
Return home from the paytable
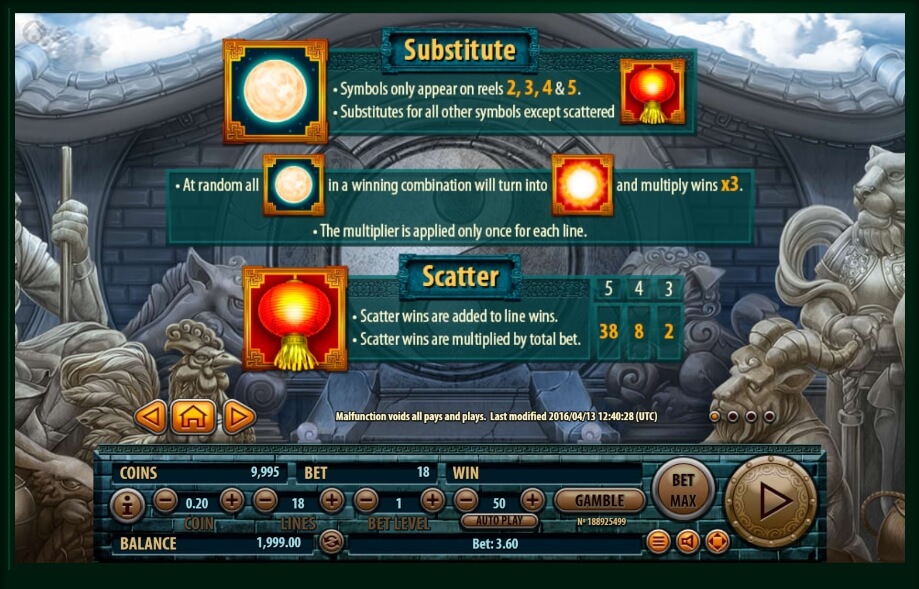tap(193, 417)
